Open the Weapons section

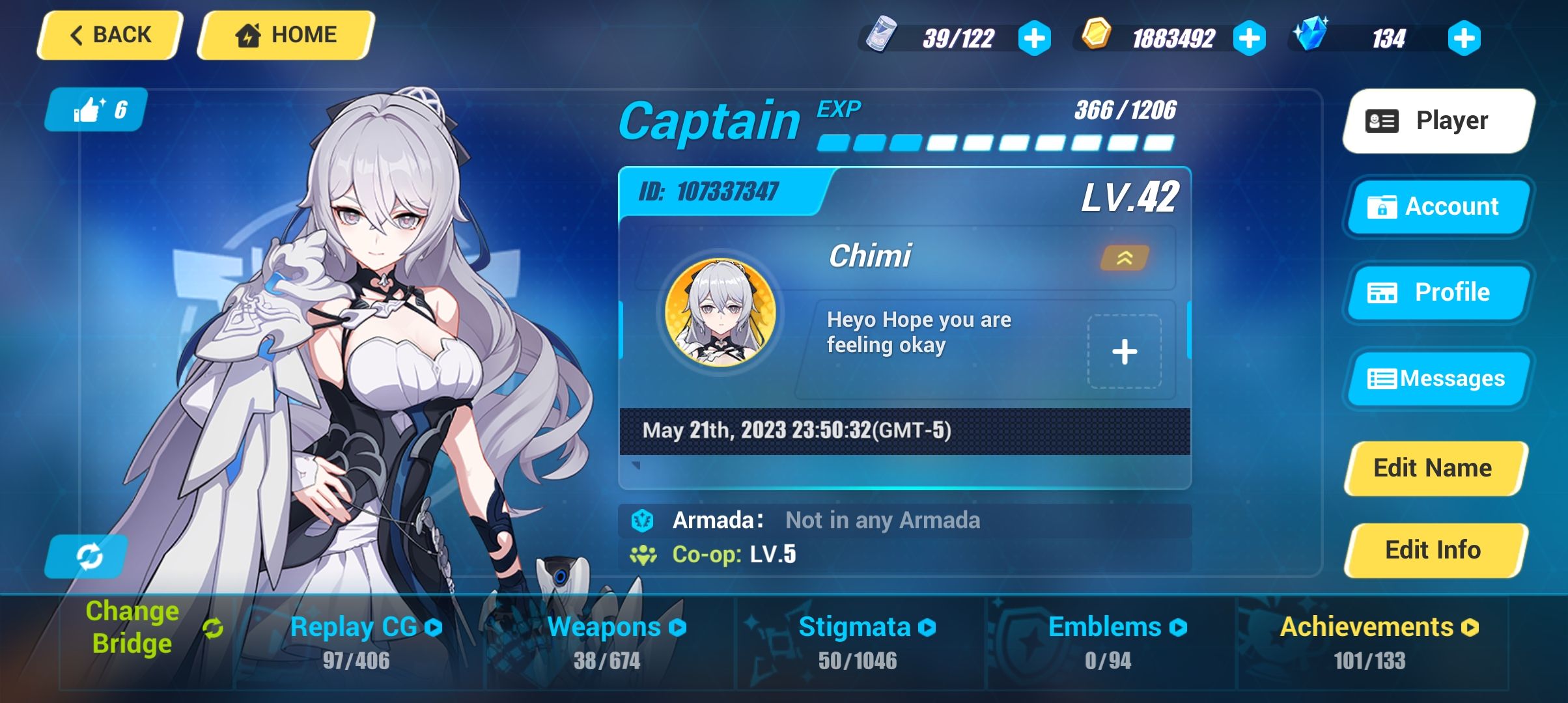coord(604,627)
